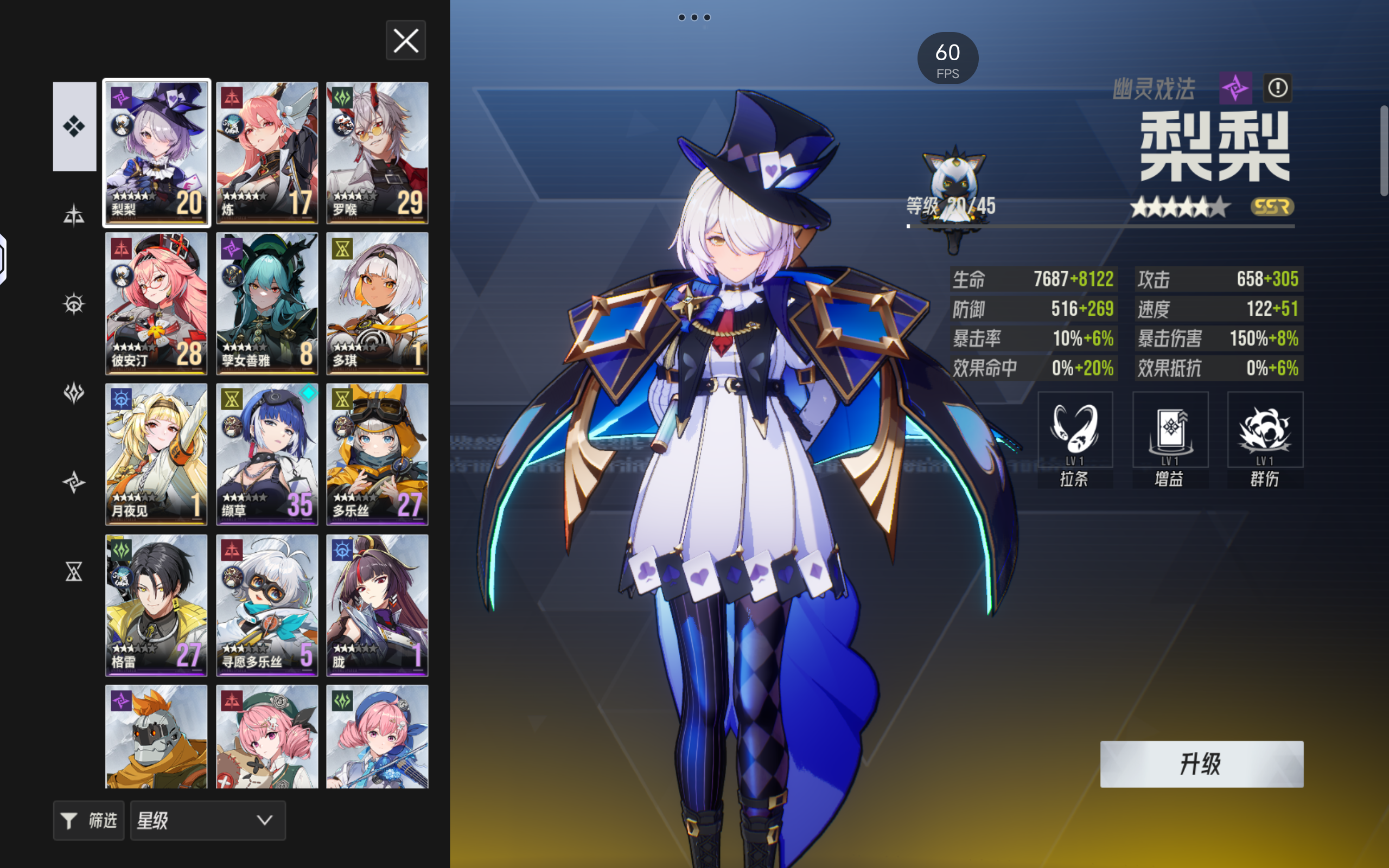1389x868 pixels.
Task: Select the shuriken element filter in sidebar
Action: pyautogui.click(x=74, y=482)
